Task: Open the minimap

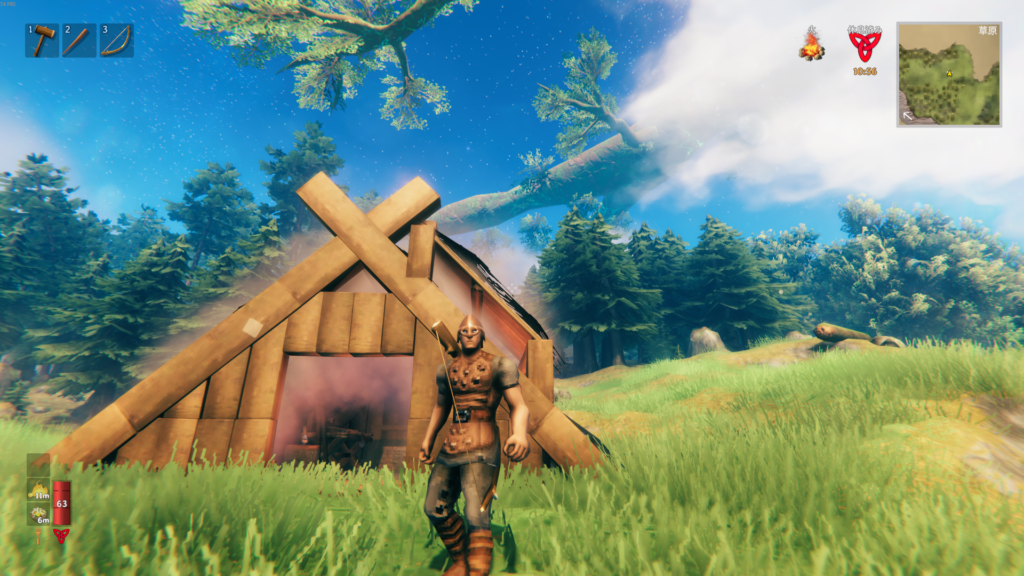Action: coord(949,74)
